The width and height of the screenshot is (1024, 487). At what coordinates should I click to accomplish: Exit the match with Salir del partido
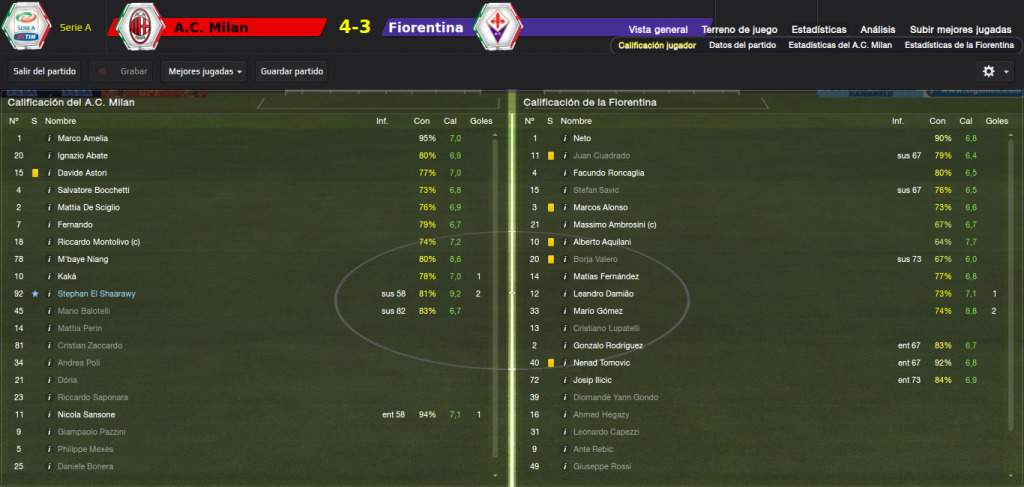[43, 72]
